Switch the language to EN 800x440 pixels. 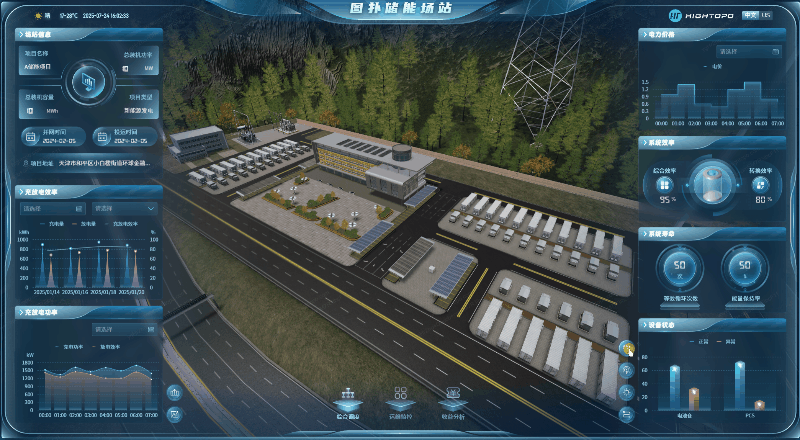pos(766,15)
